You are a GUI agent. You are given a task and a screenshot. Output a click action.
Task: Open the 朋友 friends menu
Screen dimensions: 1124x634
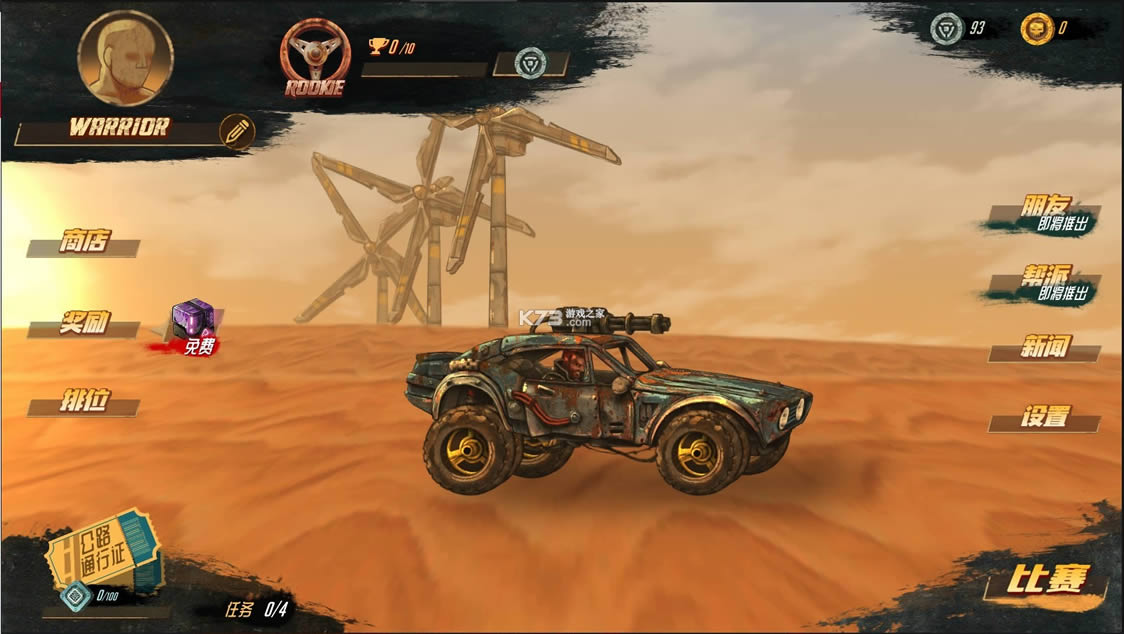click(1045, 213)
